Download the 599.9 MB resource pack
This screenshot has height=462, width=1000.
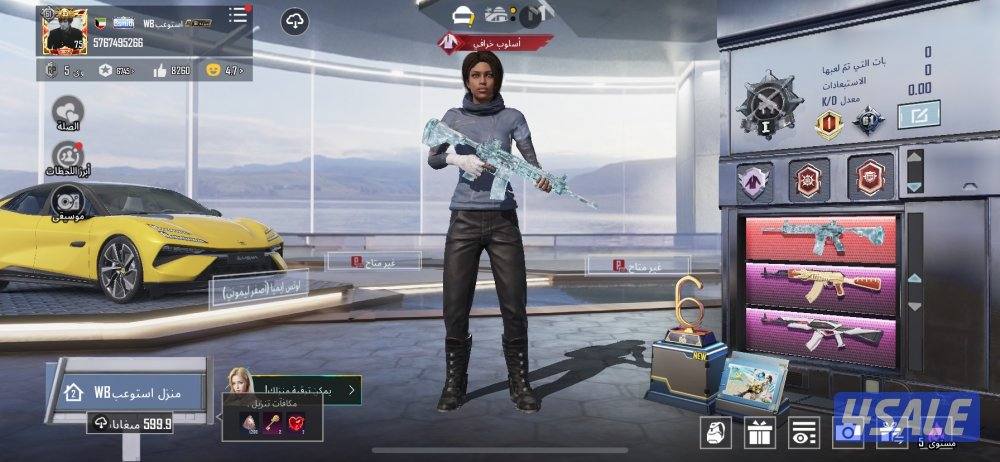[131, 424]
